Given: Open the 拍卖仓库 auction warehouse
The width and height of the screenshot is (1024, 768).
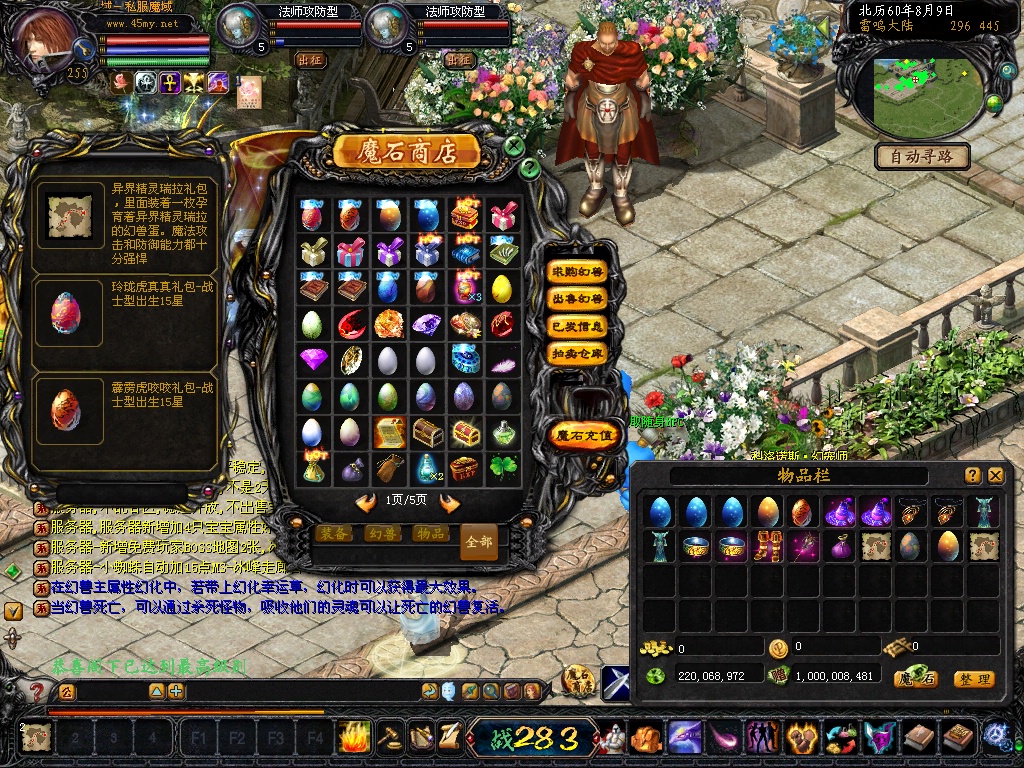Looking at the screenshot, I should [578, 353].
